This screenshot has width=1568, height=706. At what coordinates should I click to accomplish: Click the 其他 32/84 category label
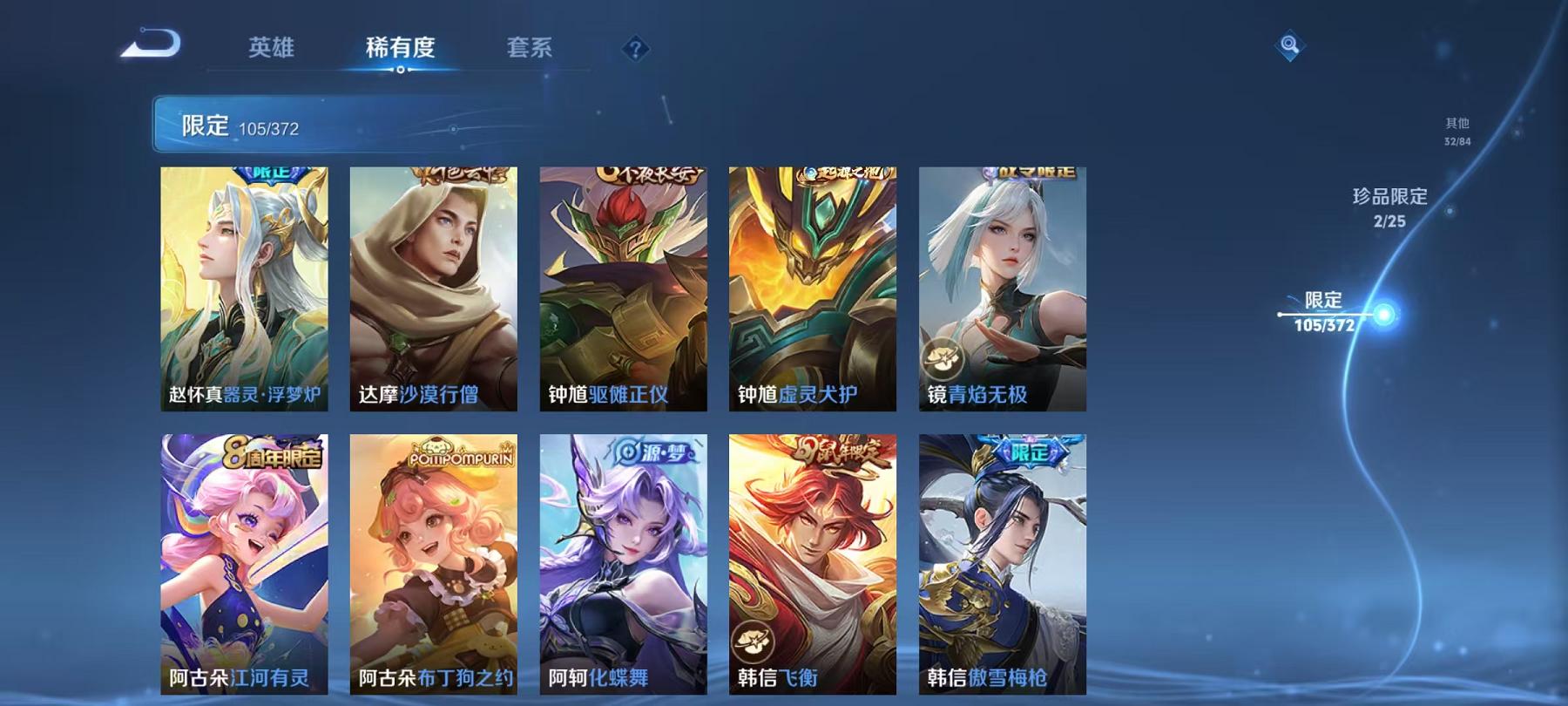coord(1457,131)
